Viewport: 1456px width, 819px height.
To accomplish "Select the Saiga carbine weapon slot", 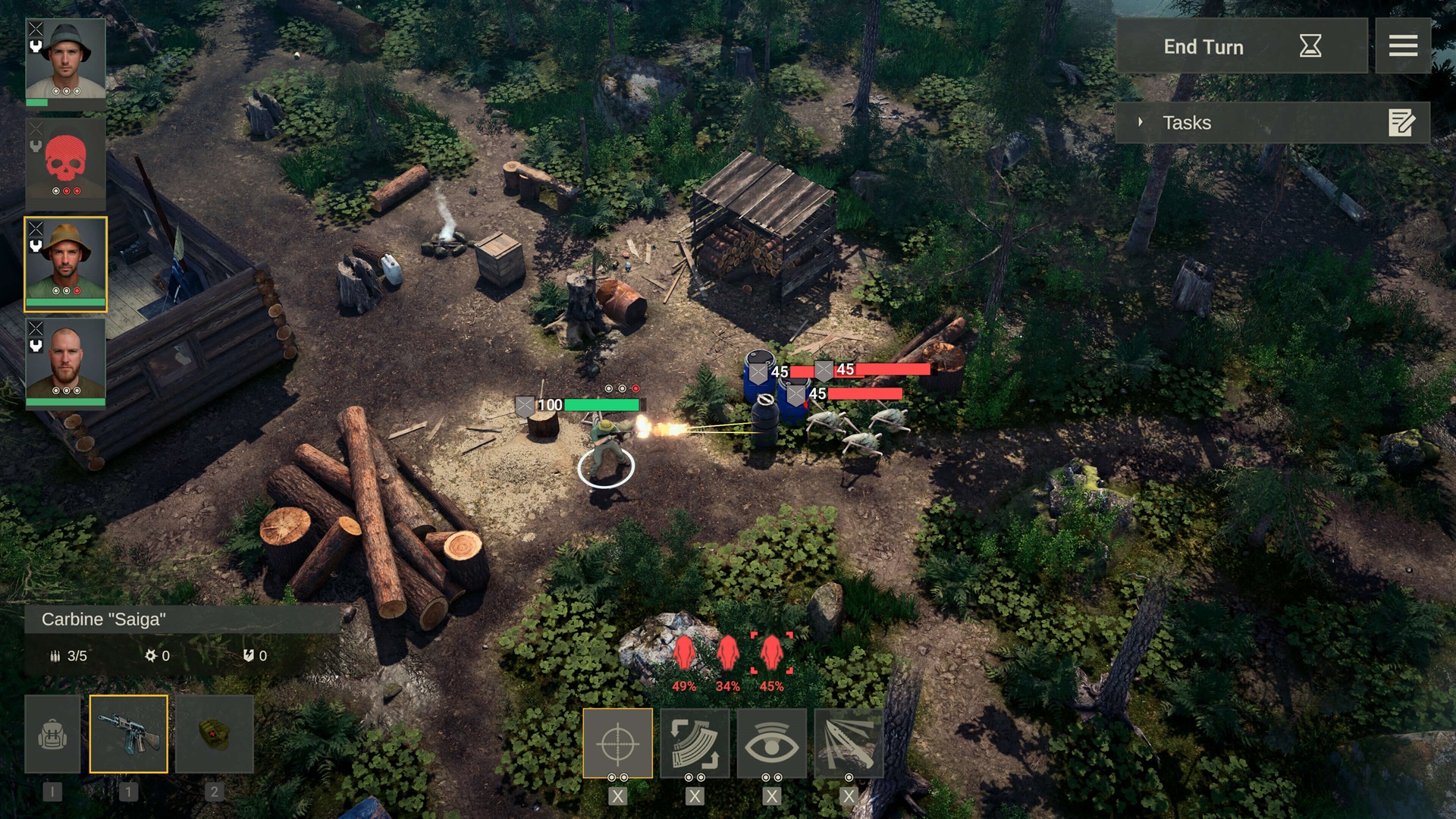I will [x=128, y=734].
